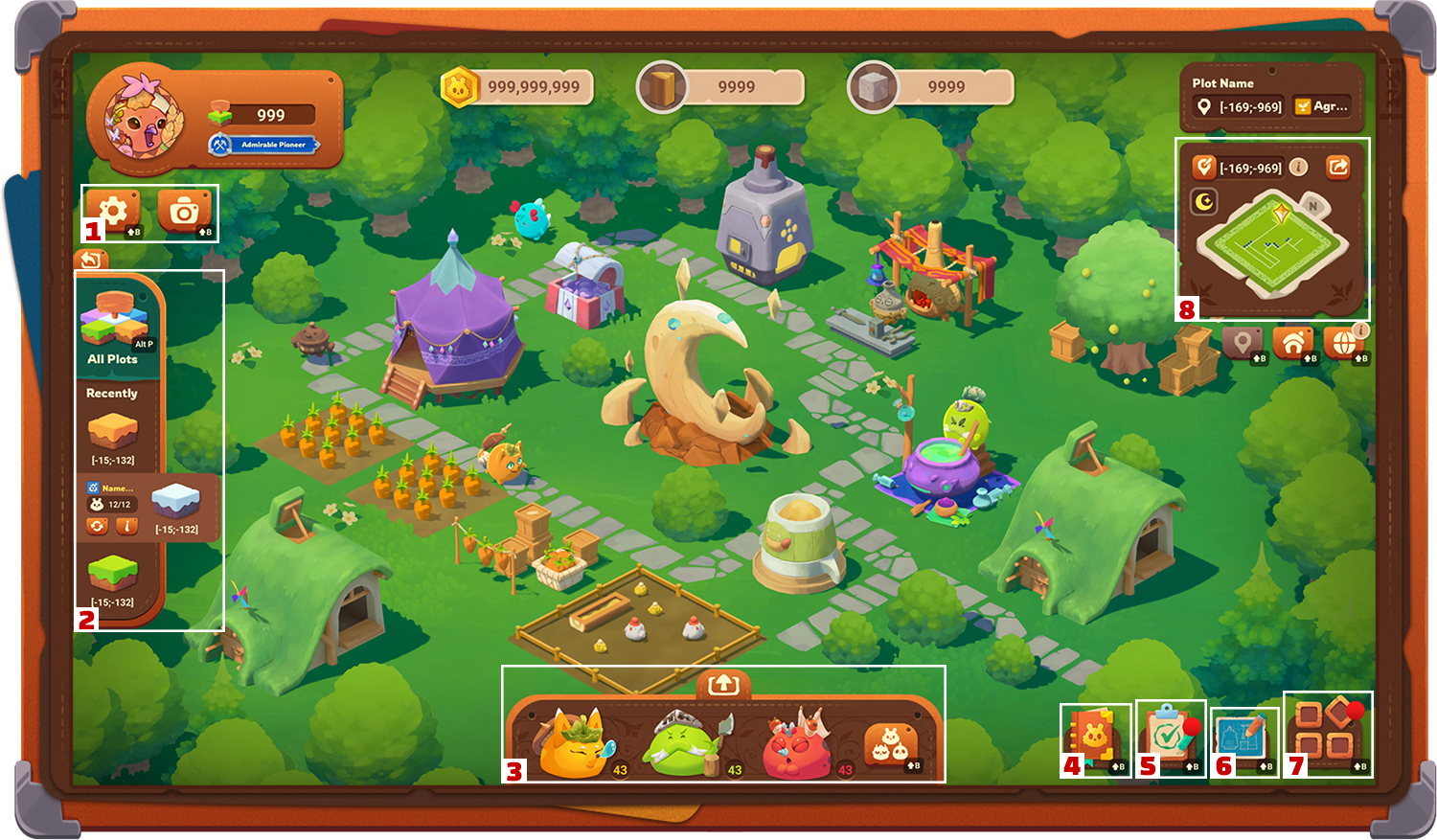Select the green plot under Recently
This screenshot has width=1437, height=840.
tap(114, 571)
